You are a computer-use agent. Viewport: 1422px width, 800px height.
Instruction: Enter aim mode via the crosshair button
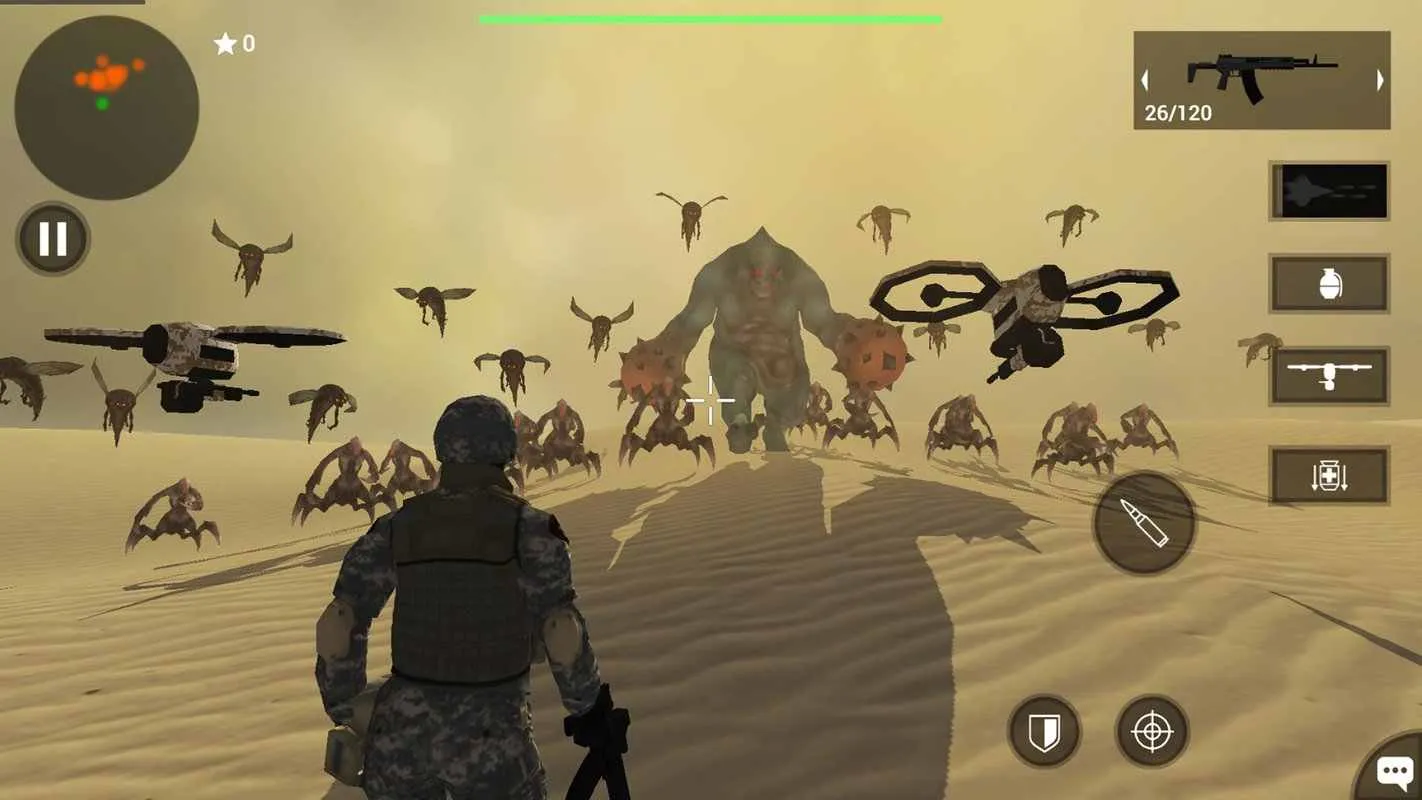tap(1153, 732)
